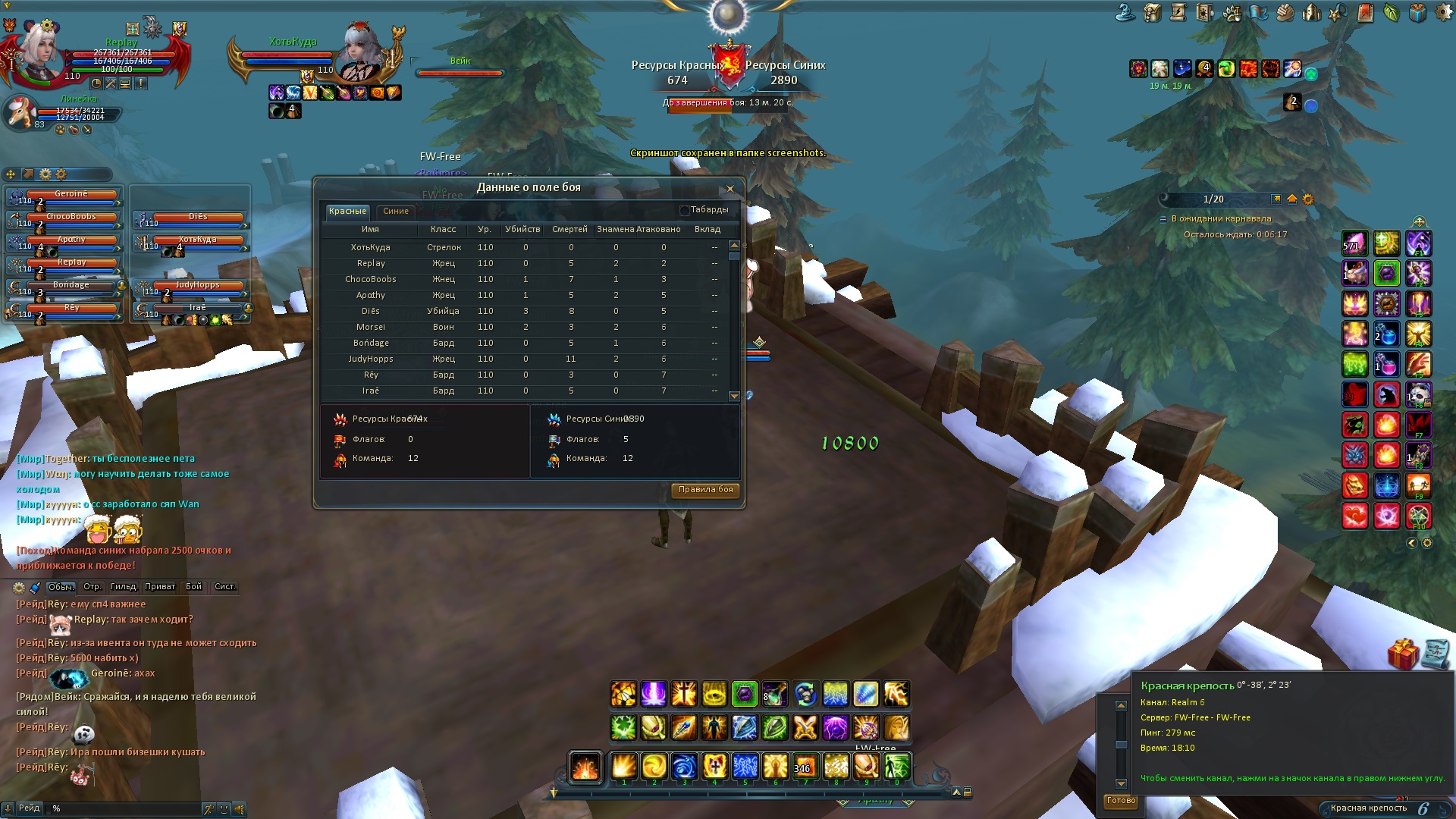
Task: Click the Готово button
Action: tap(1121, 801)
